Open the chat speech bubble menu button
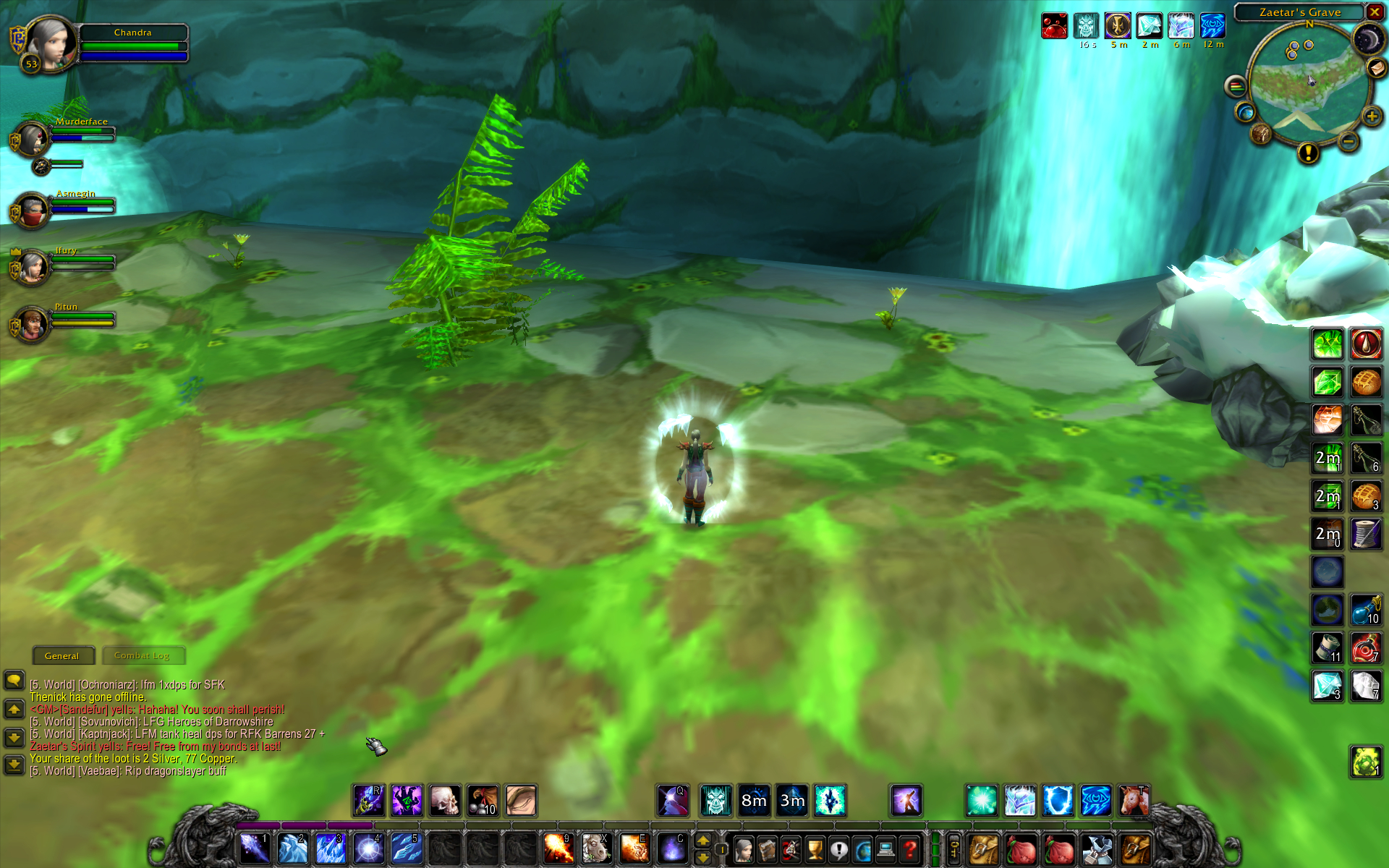1389x868 pixels. pos(14,680)
